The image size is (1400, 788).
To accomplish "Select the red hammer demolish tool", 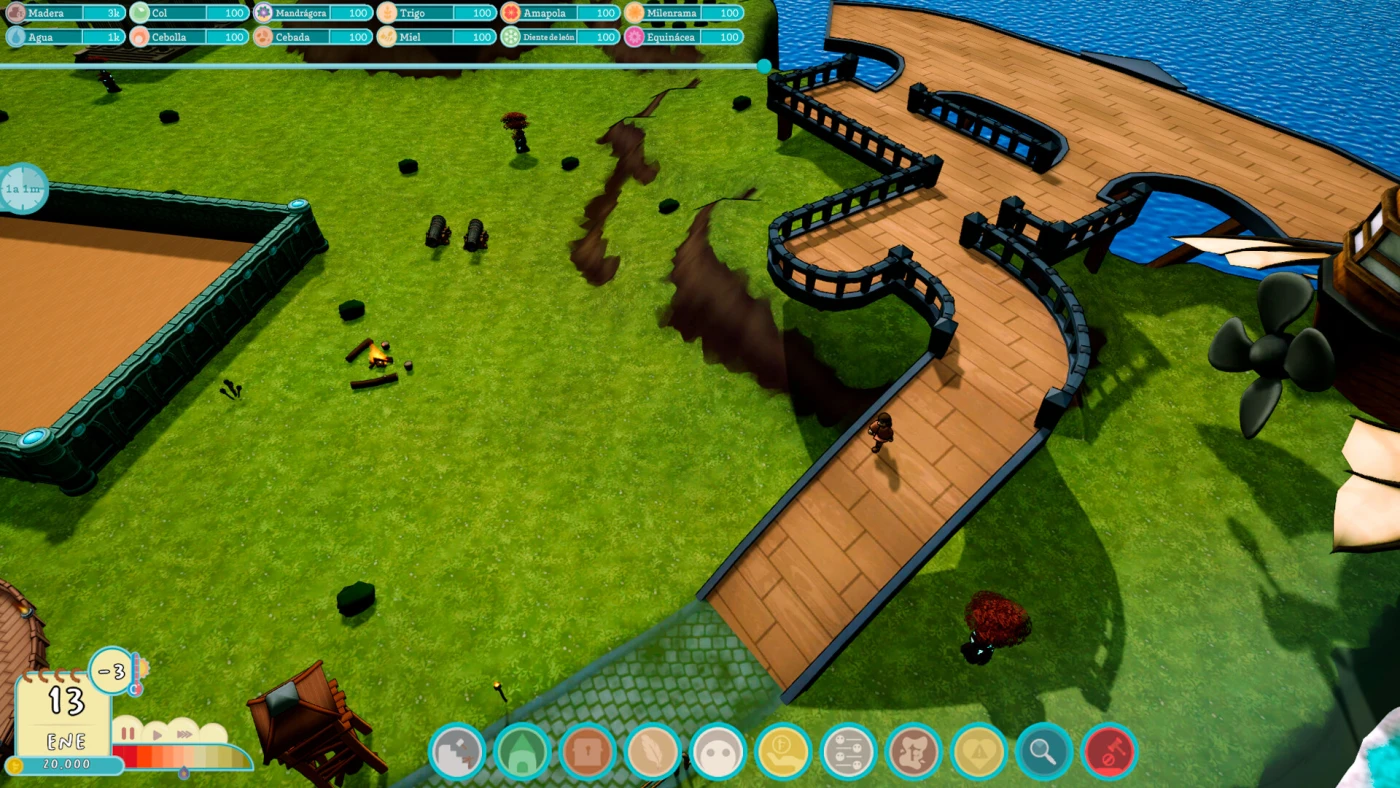I will 1108,751.
